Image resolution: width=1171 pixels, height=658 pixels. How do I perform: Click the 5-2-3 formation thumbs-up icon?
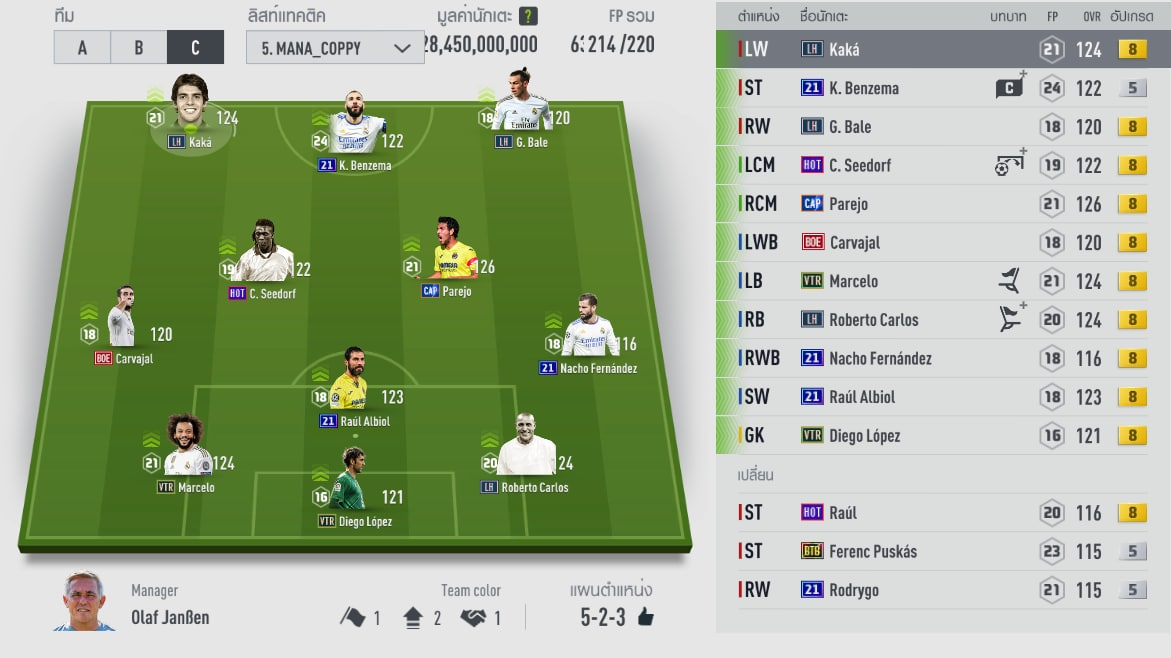(x=646, y=617)
